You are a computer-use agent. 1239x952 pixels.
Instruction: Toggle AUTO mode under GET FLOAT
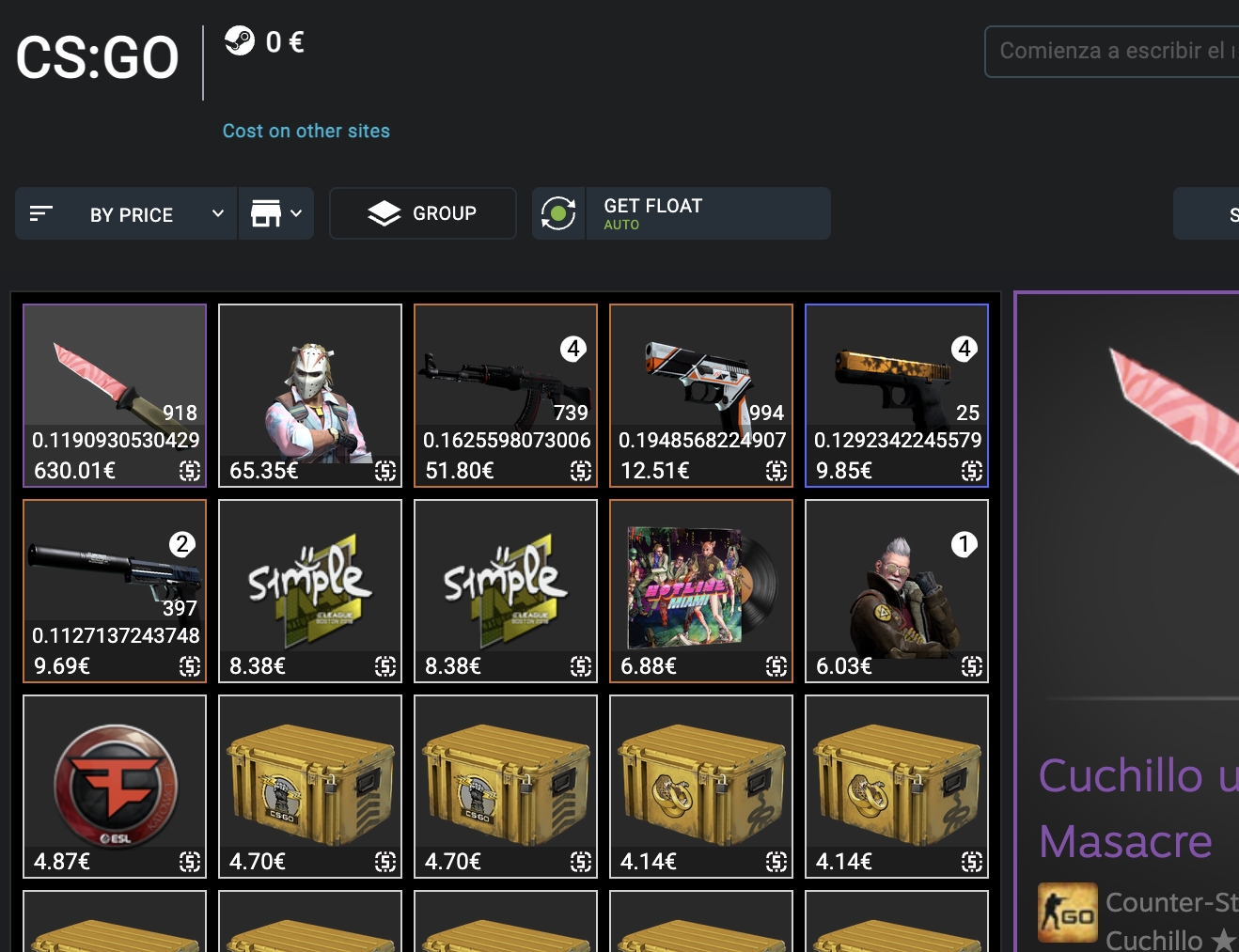pyautogui.click(x=621, y=225)
